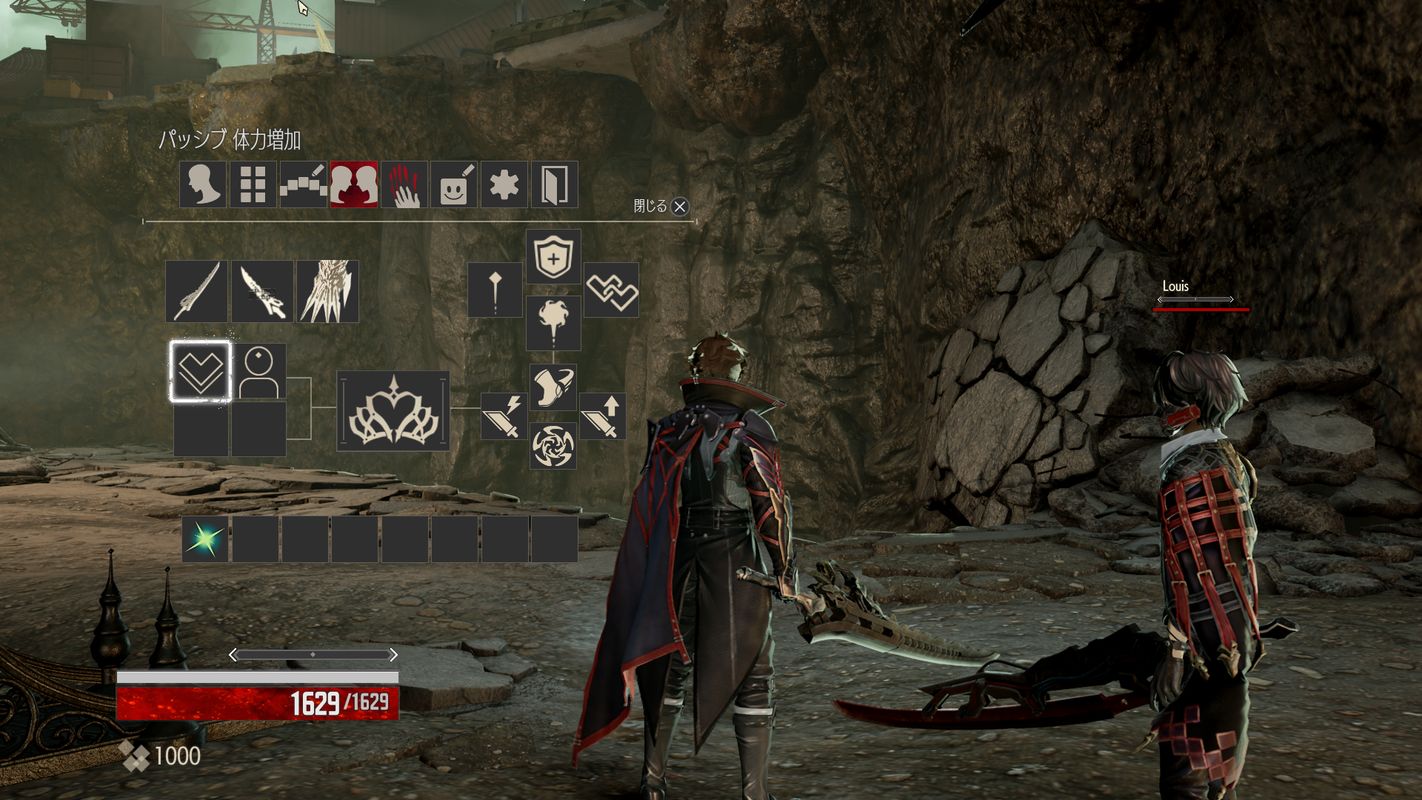Open the inventory grid tab

(x=251, y=184)
